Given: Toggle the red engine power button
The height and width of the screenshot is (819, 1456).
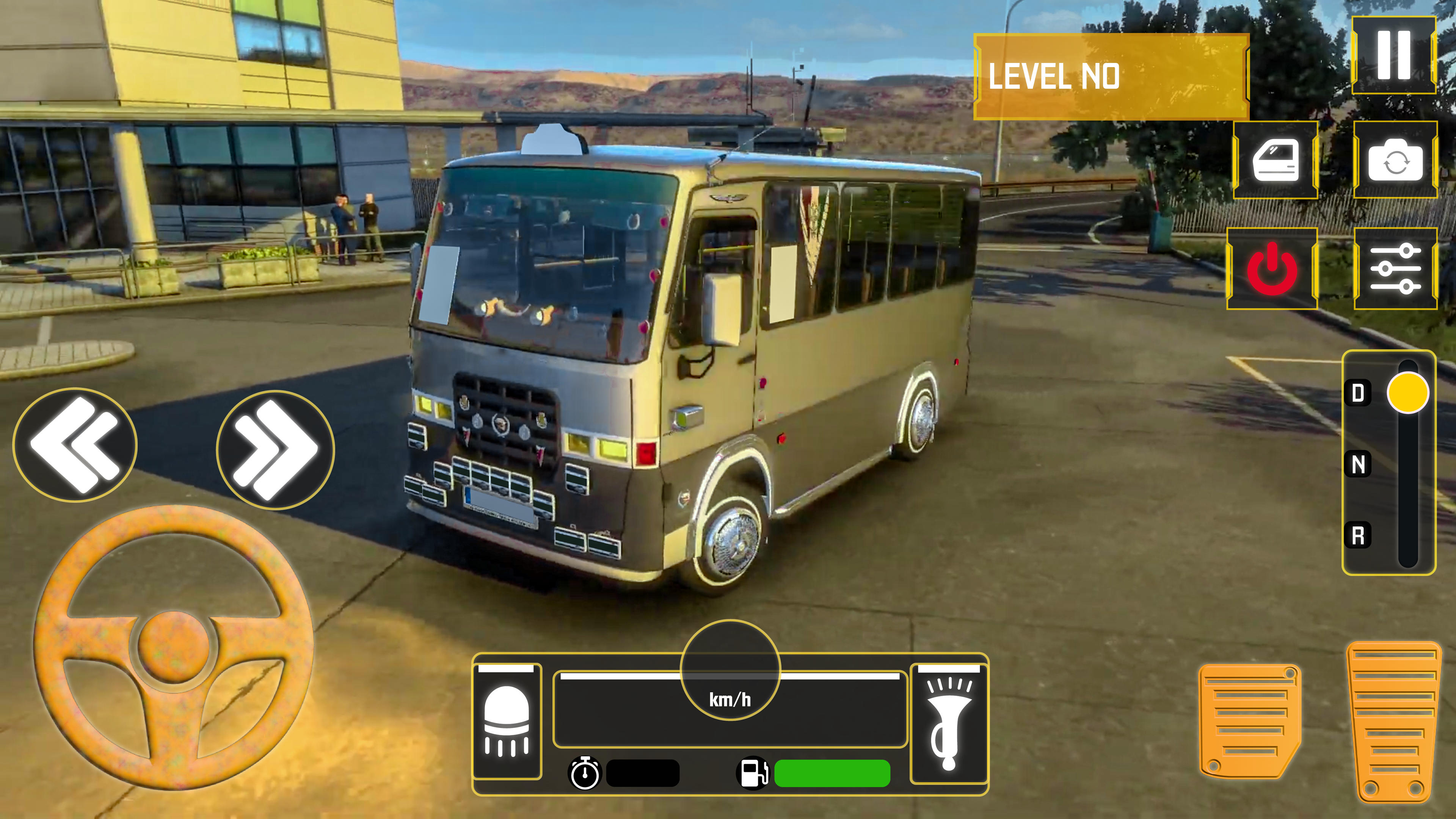Looking at the screenshot, I should click(1272, 269).
